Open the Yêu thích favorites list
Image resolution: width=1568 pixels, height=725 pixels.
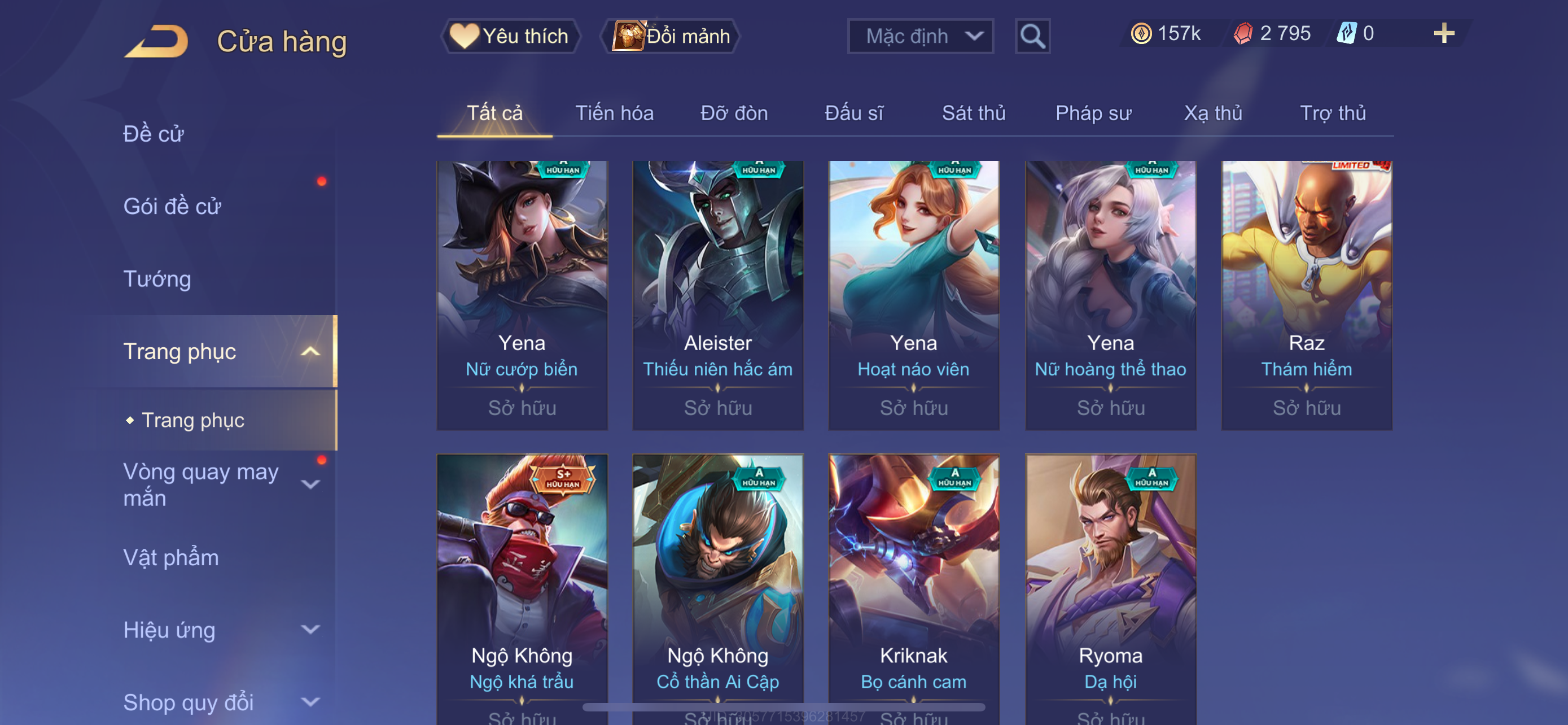(510, 36)
